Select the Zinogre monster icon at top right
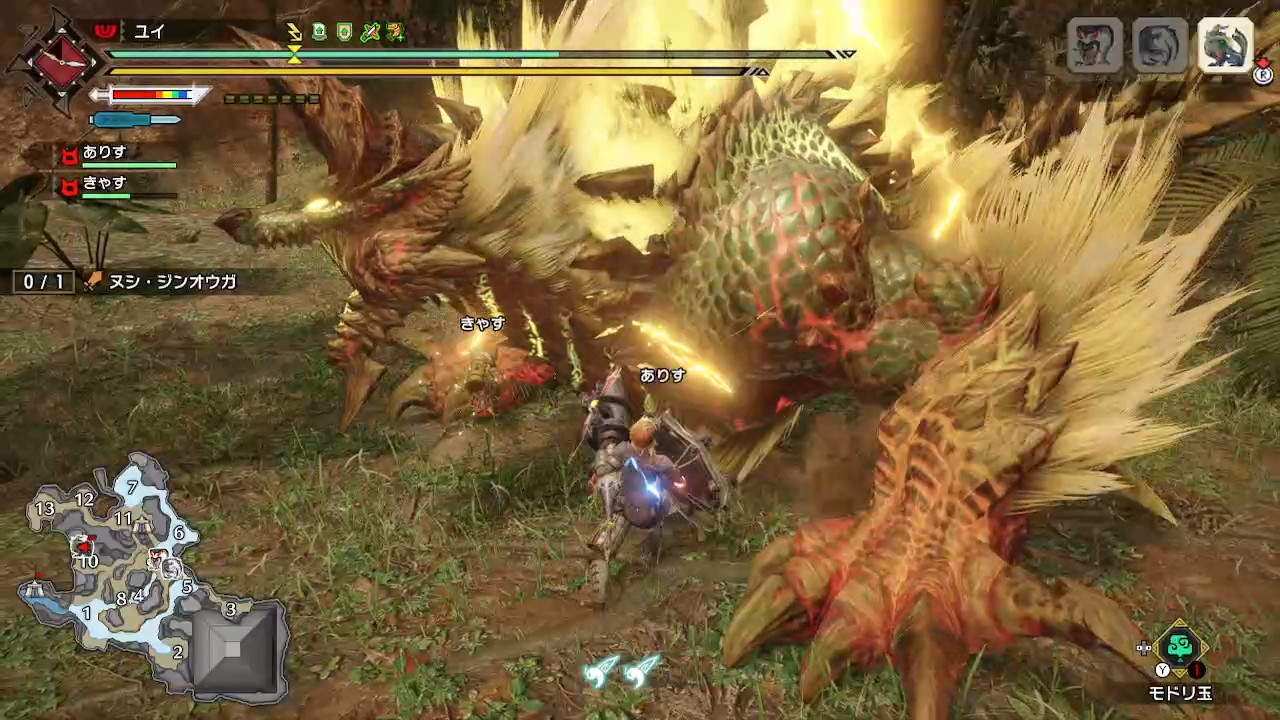Viewport: 1280px width, 720px height. tap(1227, 46)
